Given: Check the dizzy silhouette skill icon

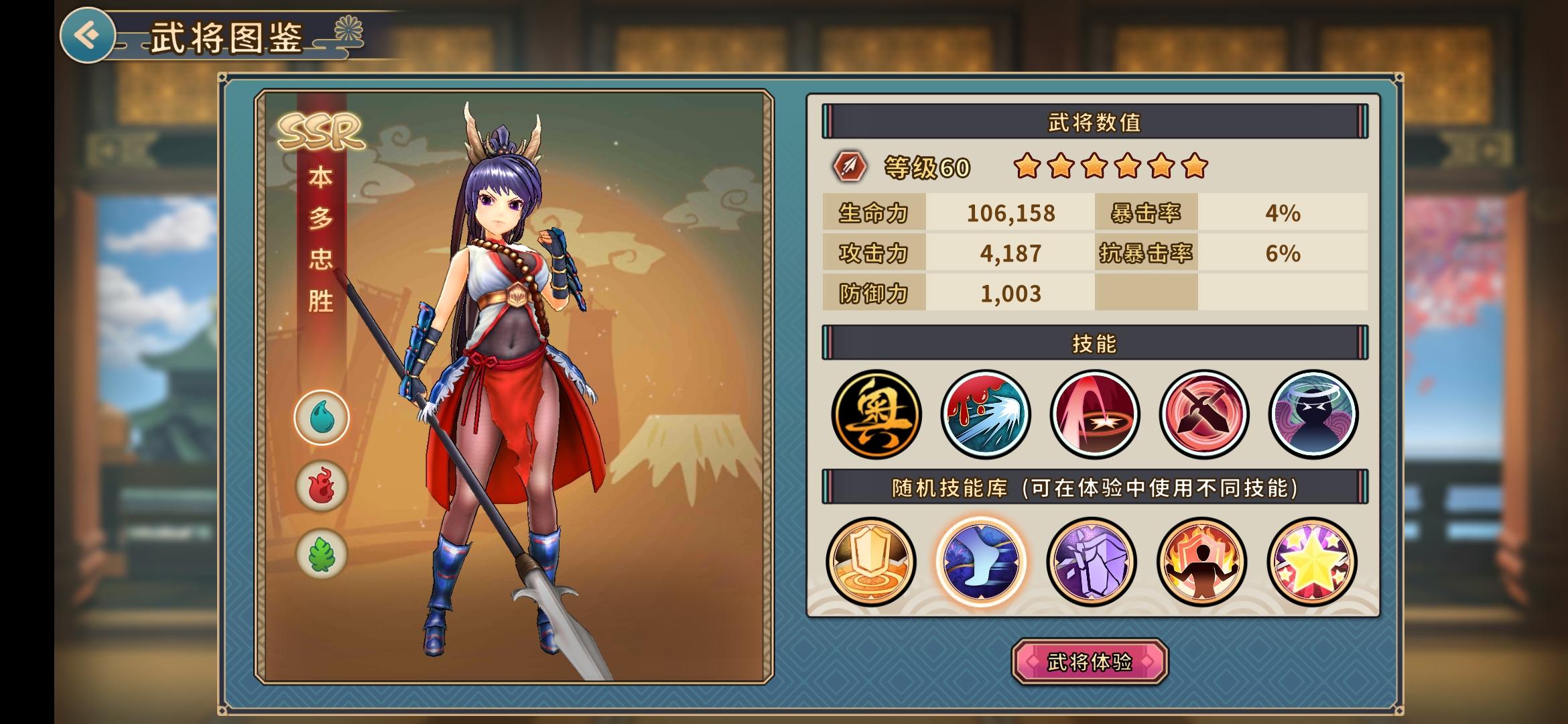Looking at the screenshot, I should click(1313, 414).
